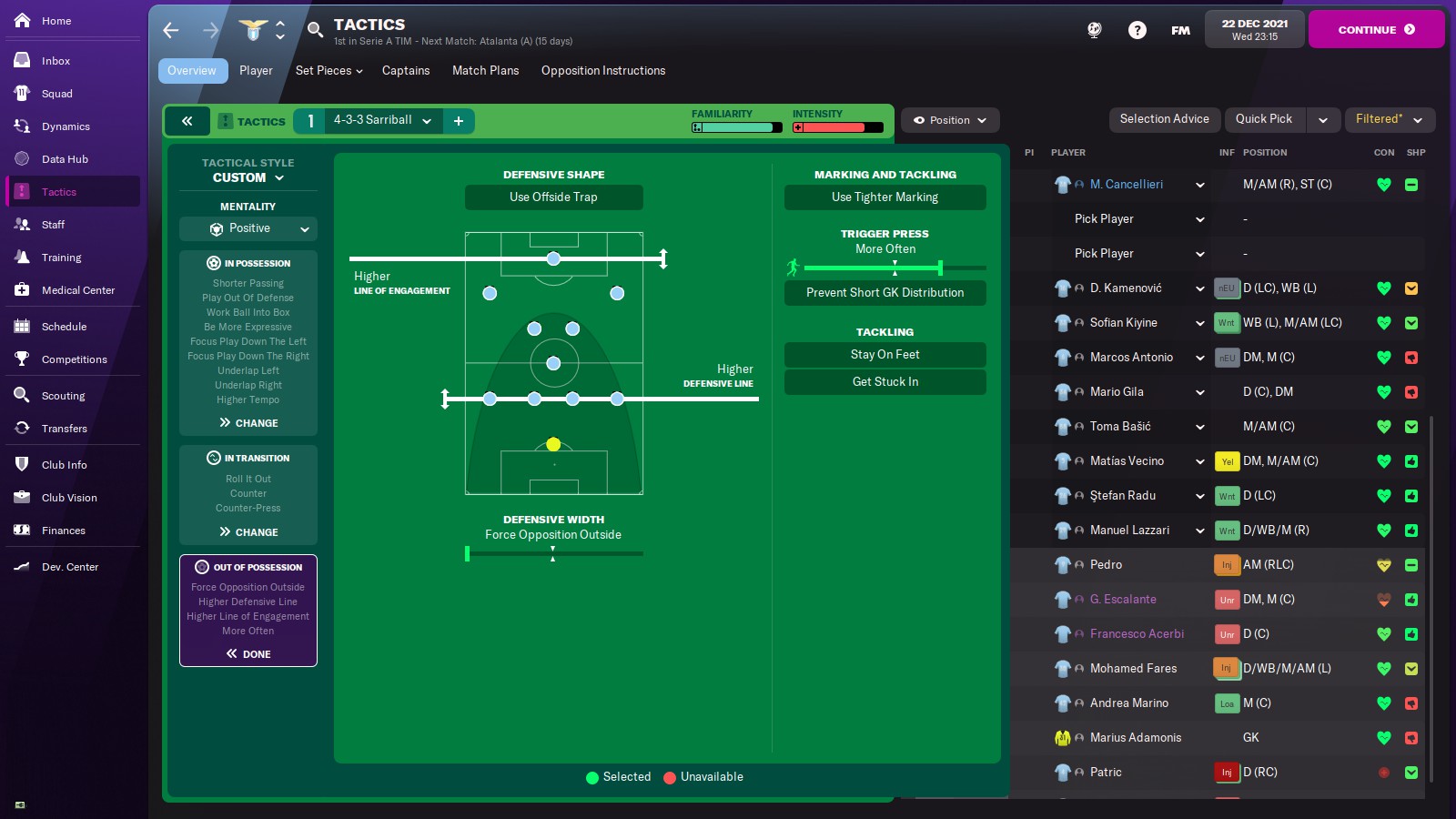Adjust the Defensive Width slider

pos(552,552)
